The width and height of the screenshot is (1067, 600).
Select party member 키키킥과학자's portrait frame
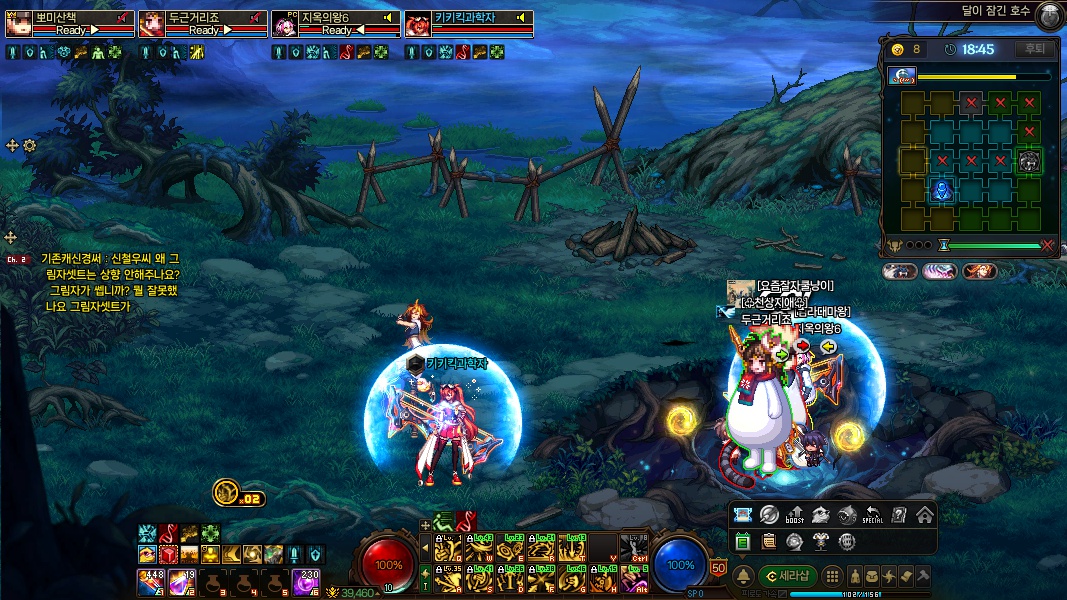click(418, 24)
